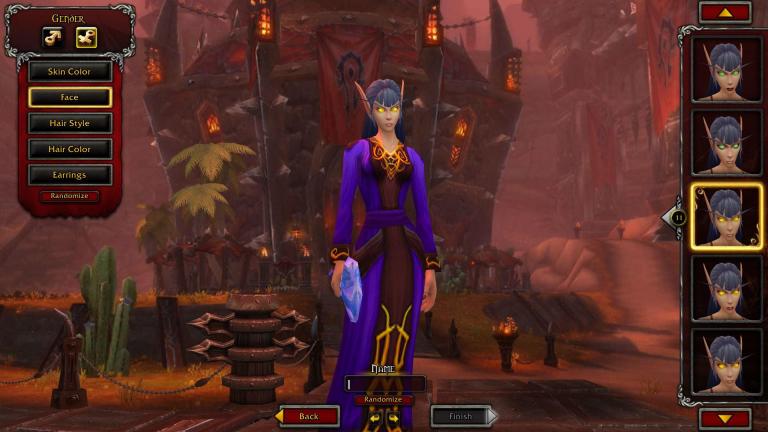Click Randomize below the Earrings button

(70, 196)
